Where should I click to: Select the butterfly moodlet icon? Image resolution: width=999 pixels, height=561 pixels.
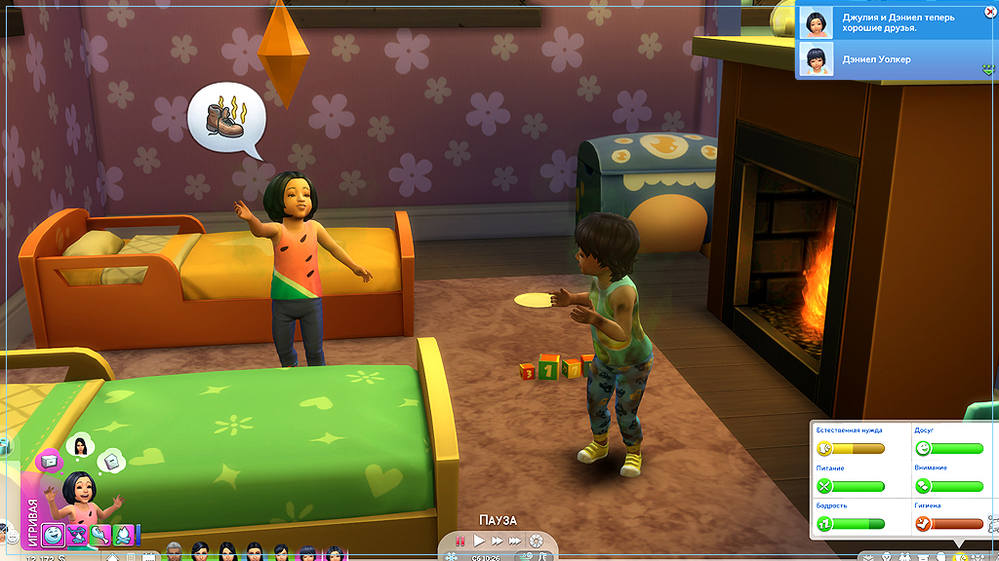(x=77, y=535)
